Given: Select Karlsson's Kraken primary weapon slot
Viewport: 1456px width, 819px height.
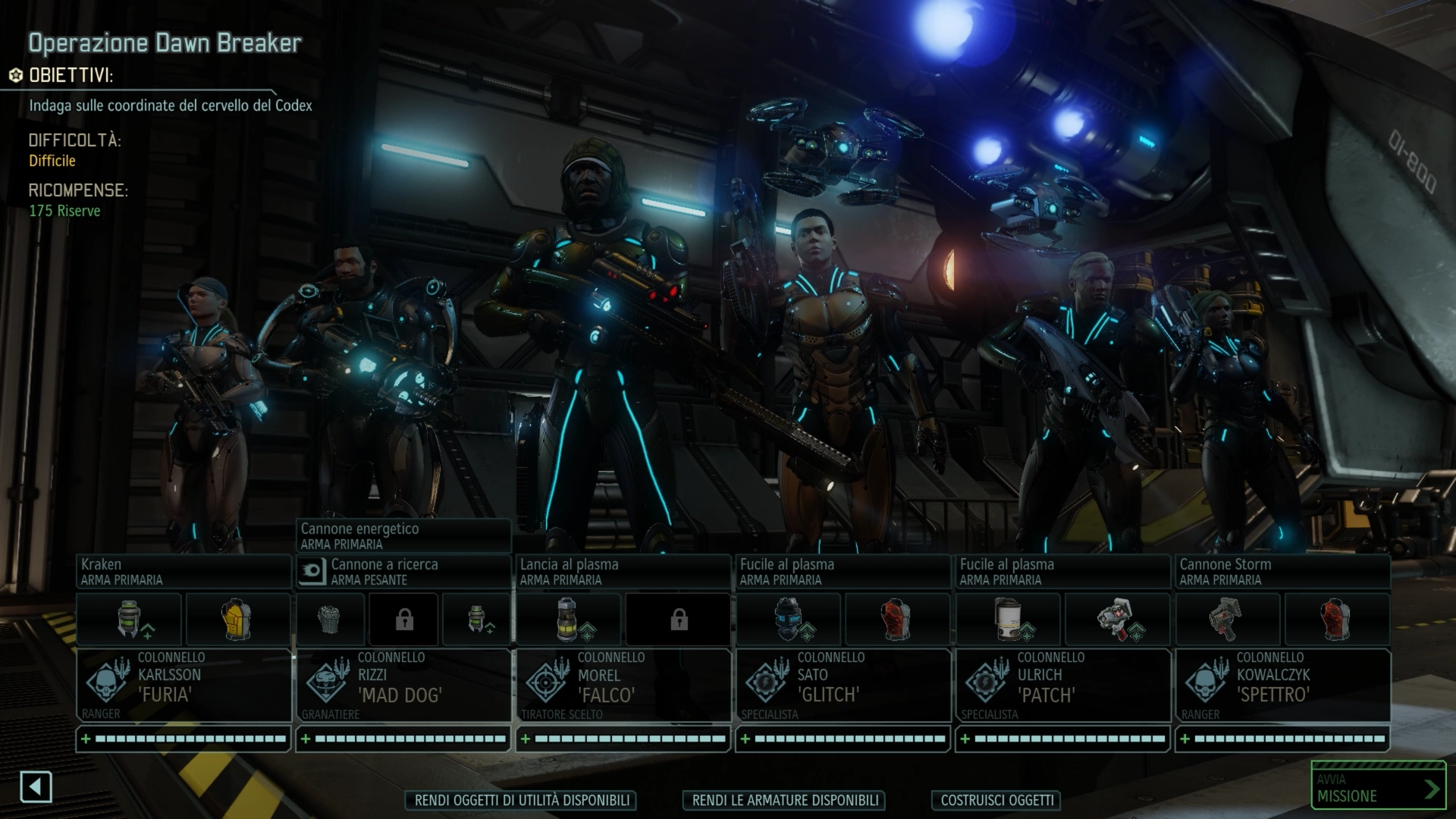Looking at the screenshot, I should (184, 572).
